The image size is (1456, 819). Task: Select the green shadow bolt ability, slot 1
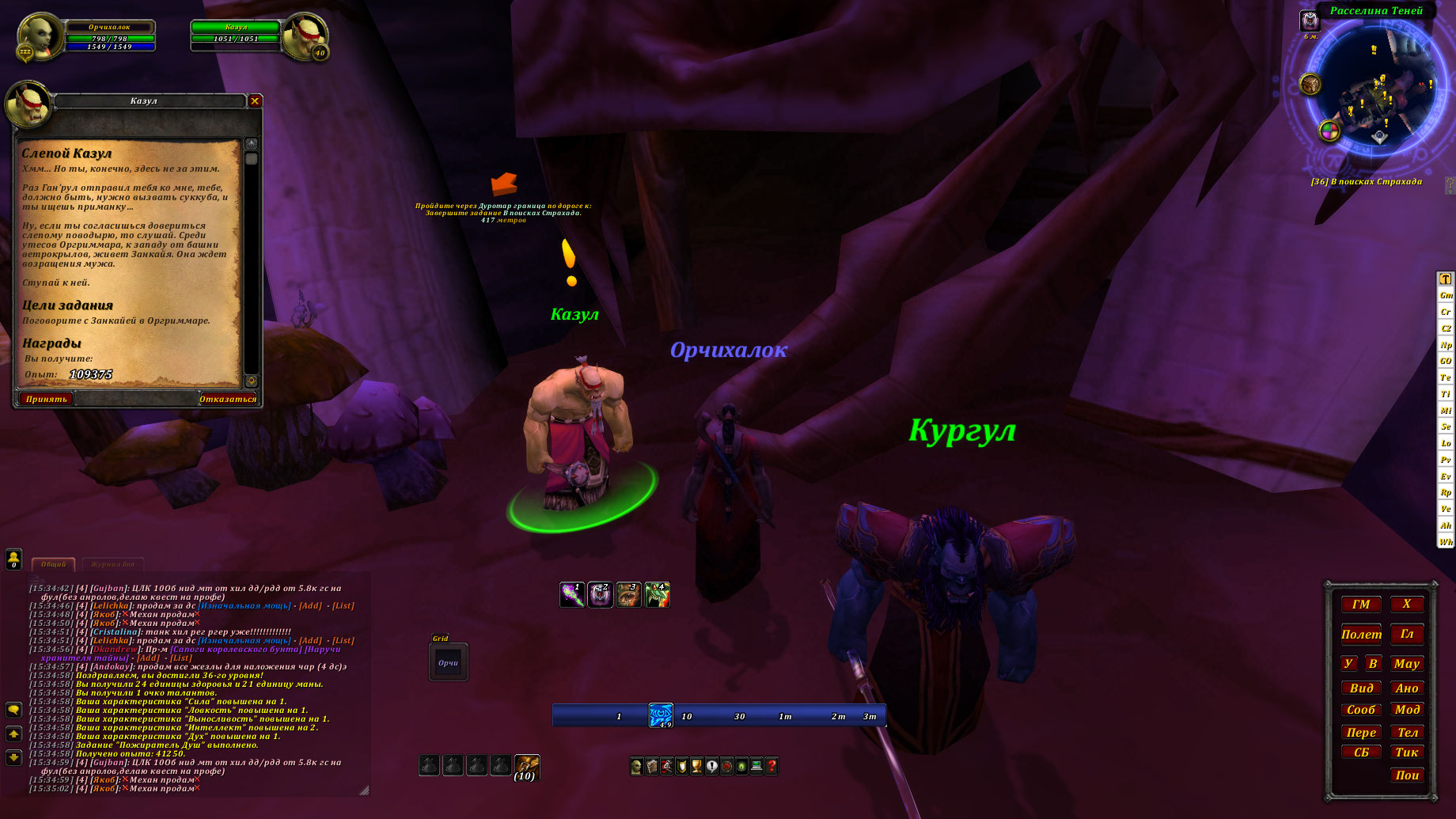pyautogui.click(x=571, y=594)
